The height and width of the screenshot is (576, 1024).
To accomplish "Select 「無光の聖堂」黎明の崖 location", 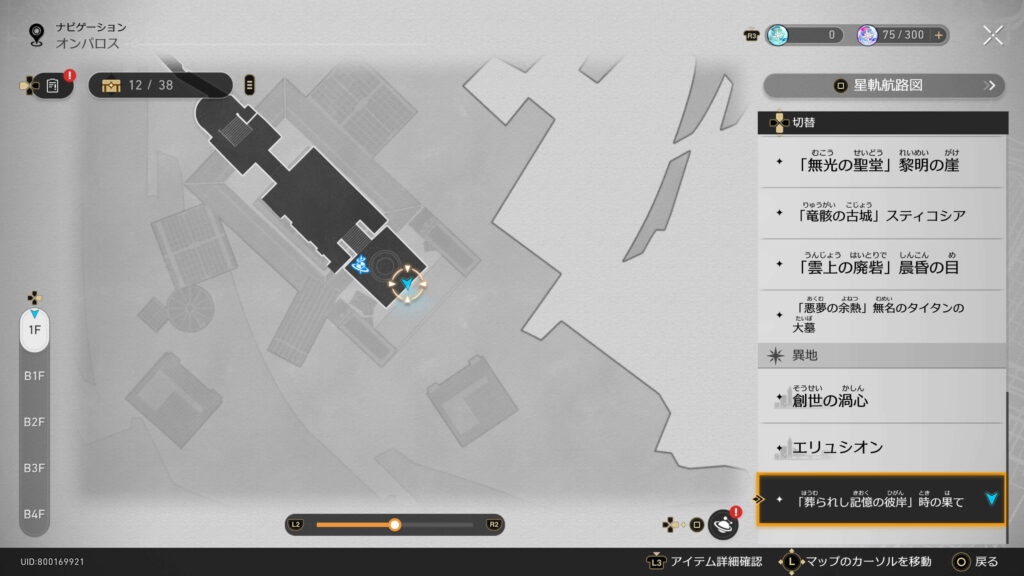I will point(882,162).
